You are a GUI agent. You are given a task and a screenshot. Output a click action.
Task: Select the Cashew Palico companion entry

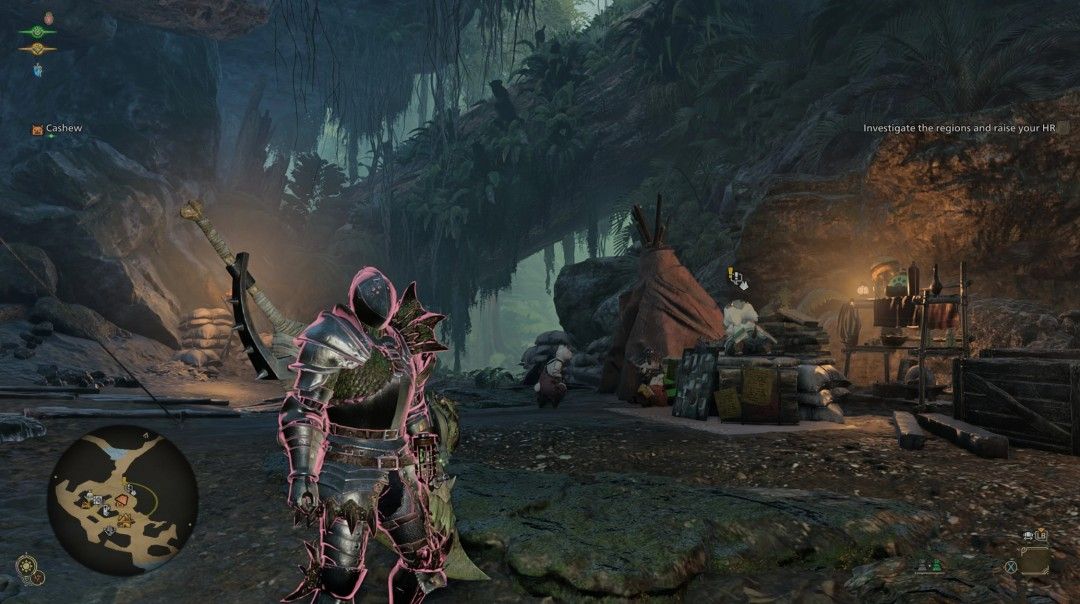tap(55, 129)
